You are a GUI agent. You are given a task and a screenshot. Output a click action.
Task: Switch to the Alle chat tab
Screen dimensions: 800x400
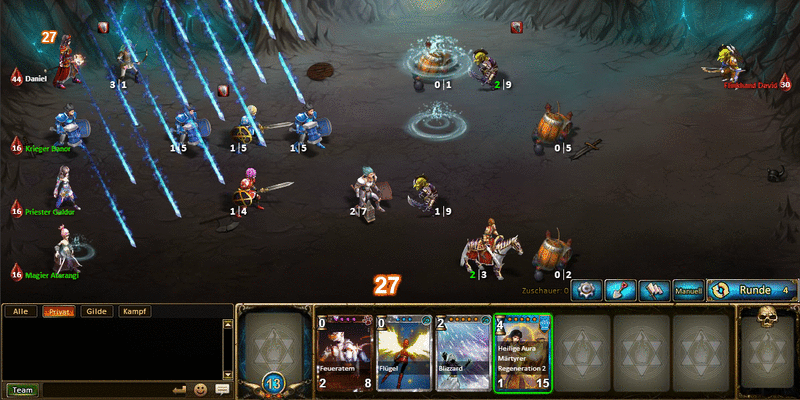point(19,312)
